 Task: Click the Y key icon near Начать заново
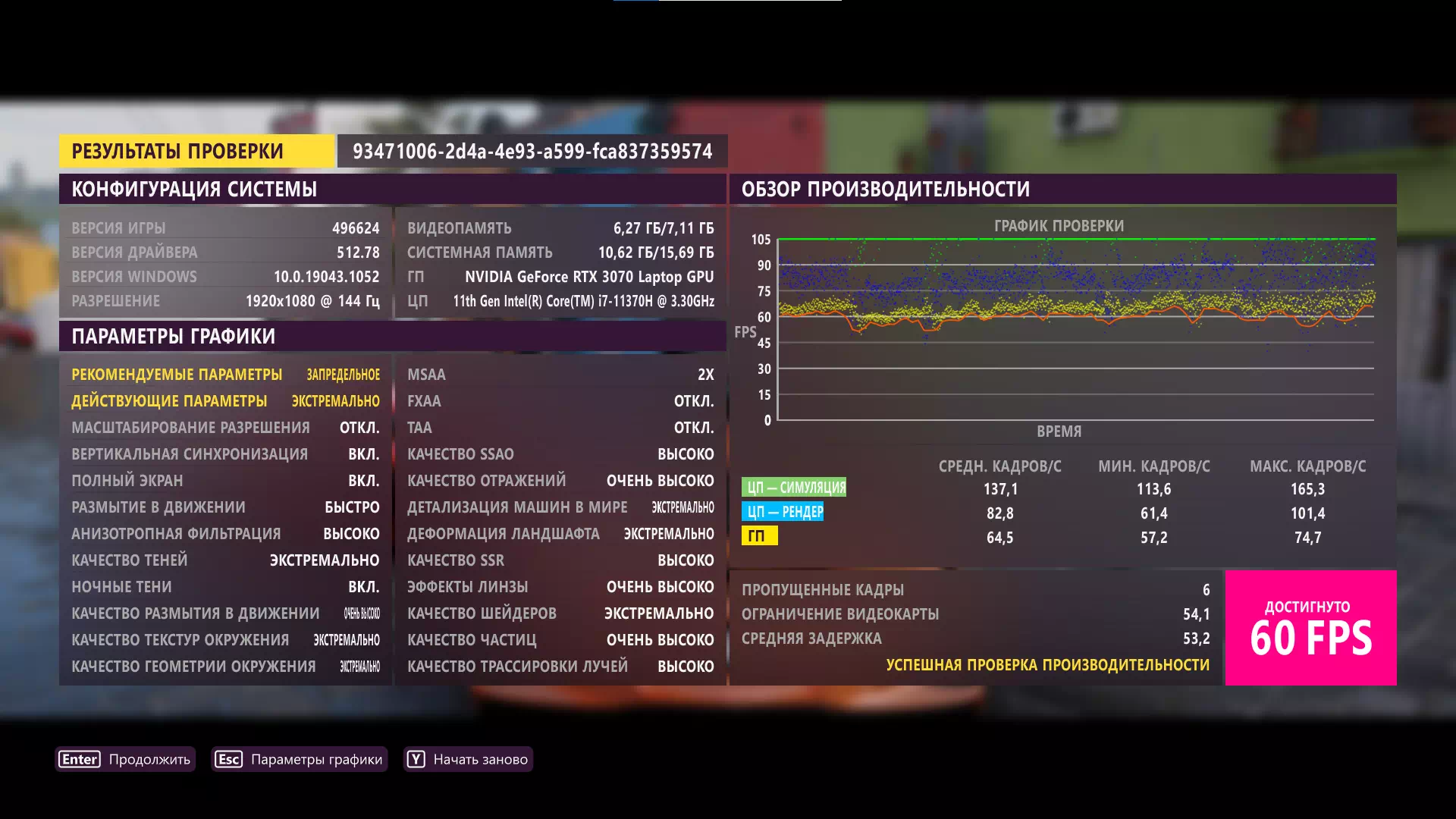(416, 758)
